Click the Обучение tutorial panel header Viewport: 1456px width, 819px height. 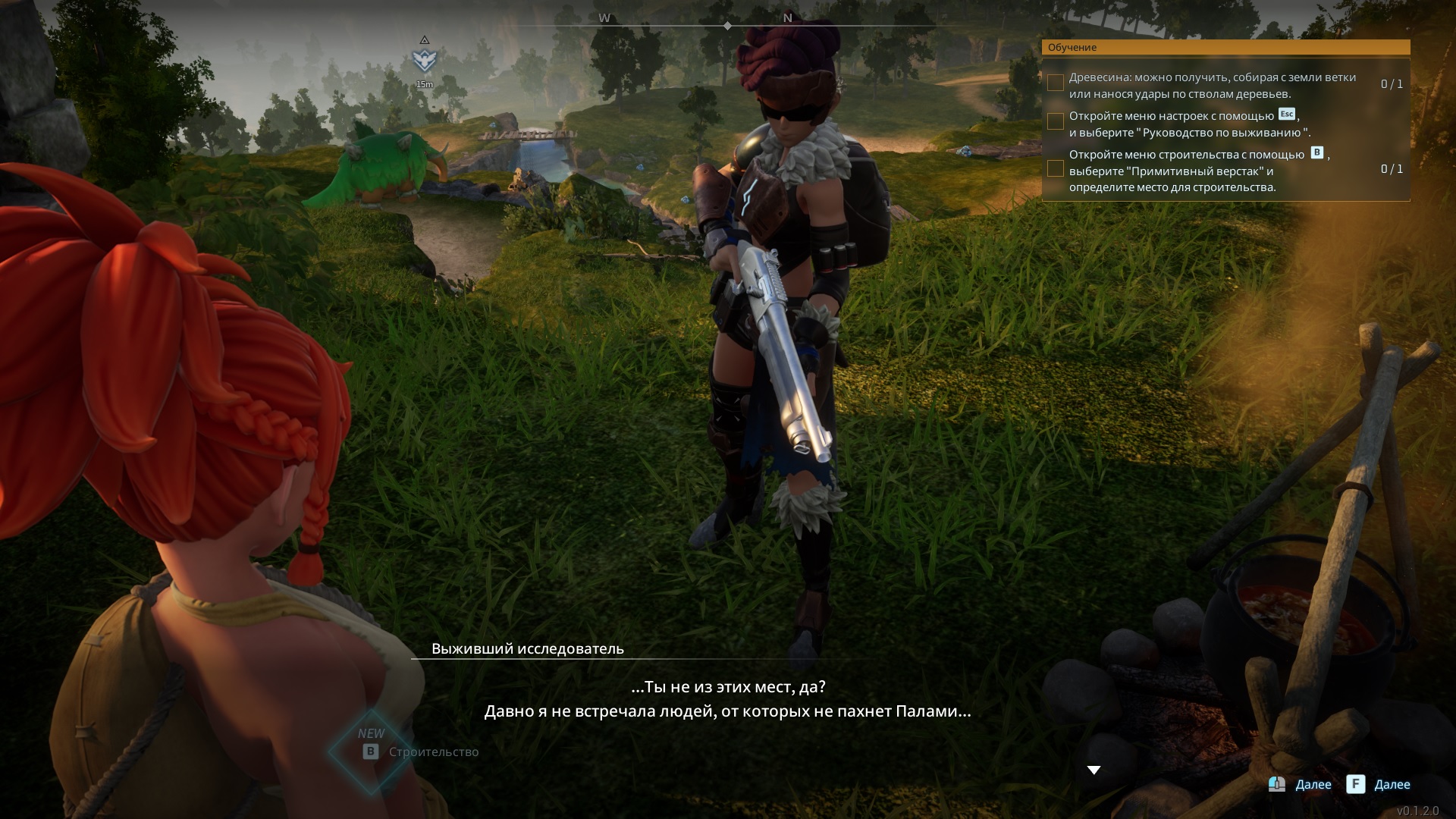pos(1225,47)
